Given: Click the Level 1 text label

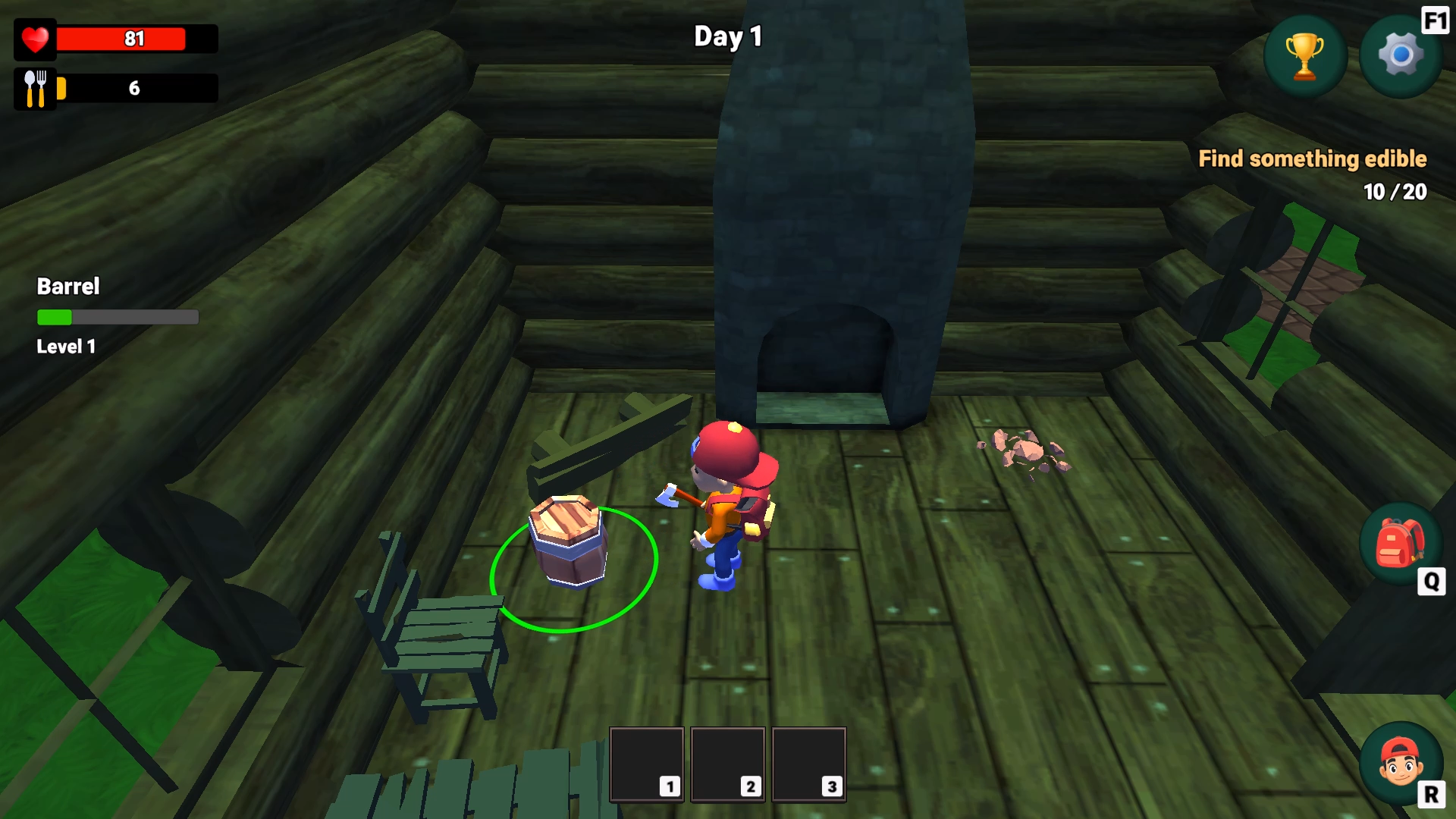Looking at the screenshot, I should 65,347.
